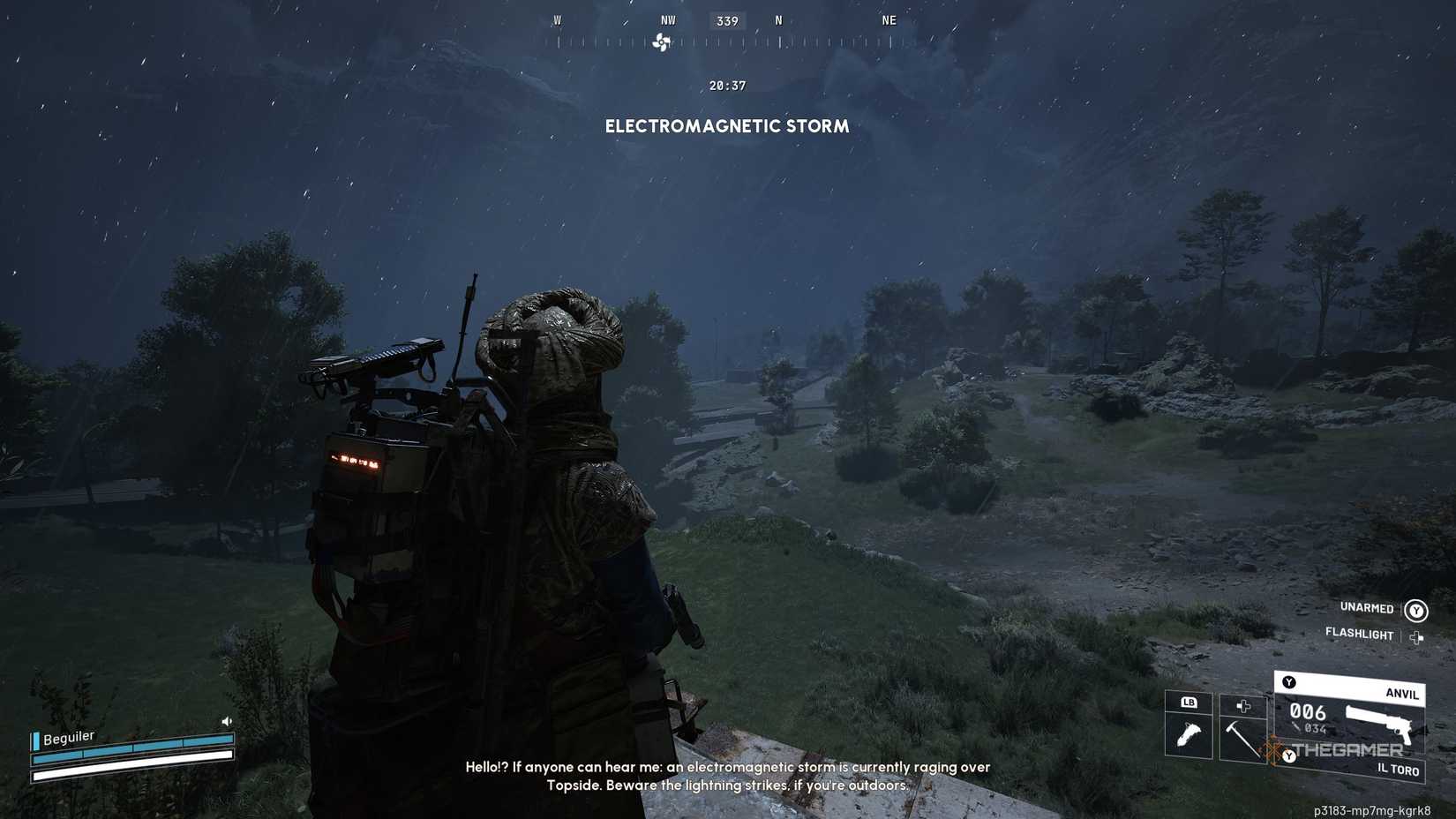
Task: Click the UNARMED weapon slot label
Action: (x=1365, y=608)
